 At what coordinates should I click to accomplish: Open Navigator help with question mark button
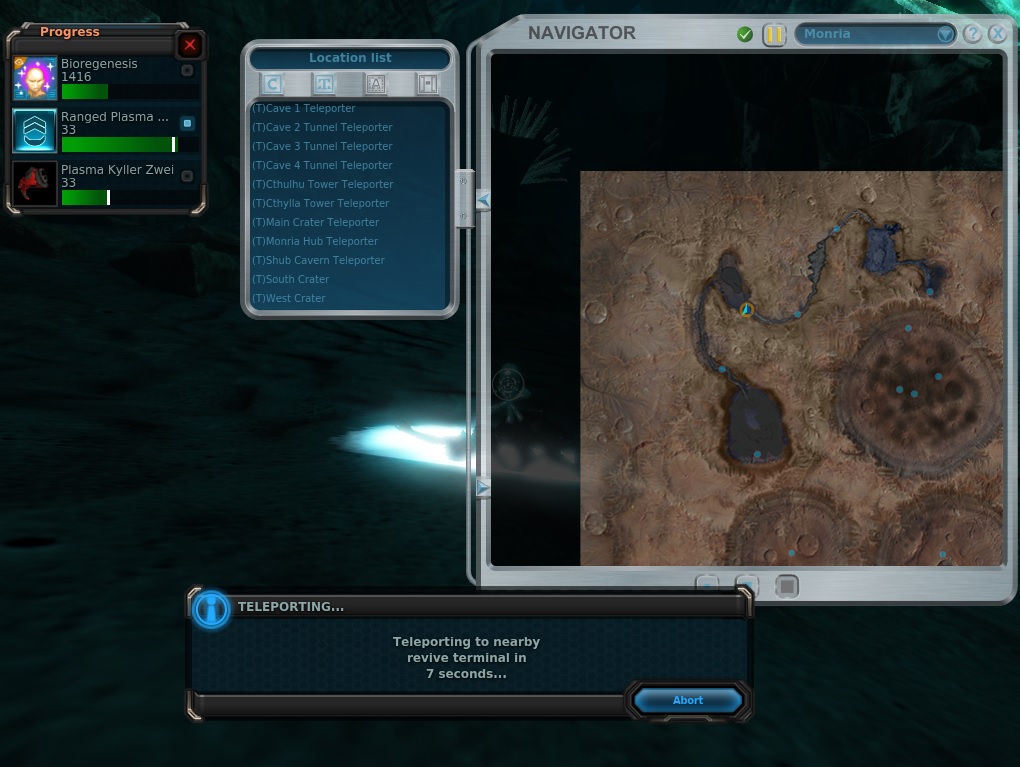(x=972, y=34)
